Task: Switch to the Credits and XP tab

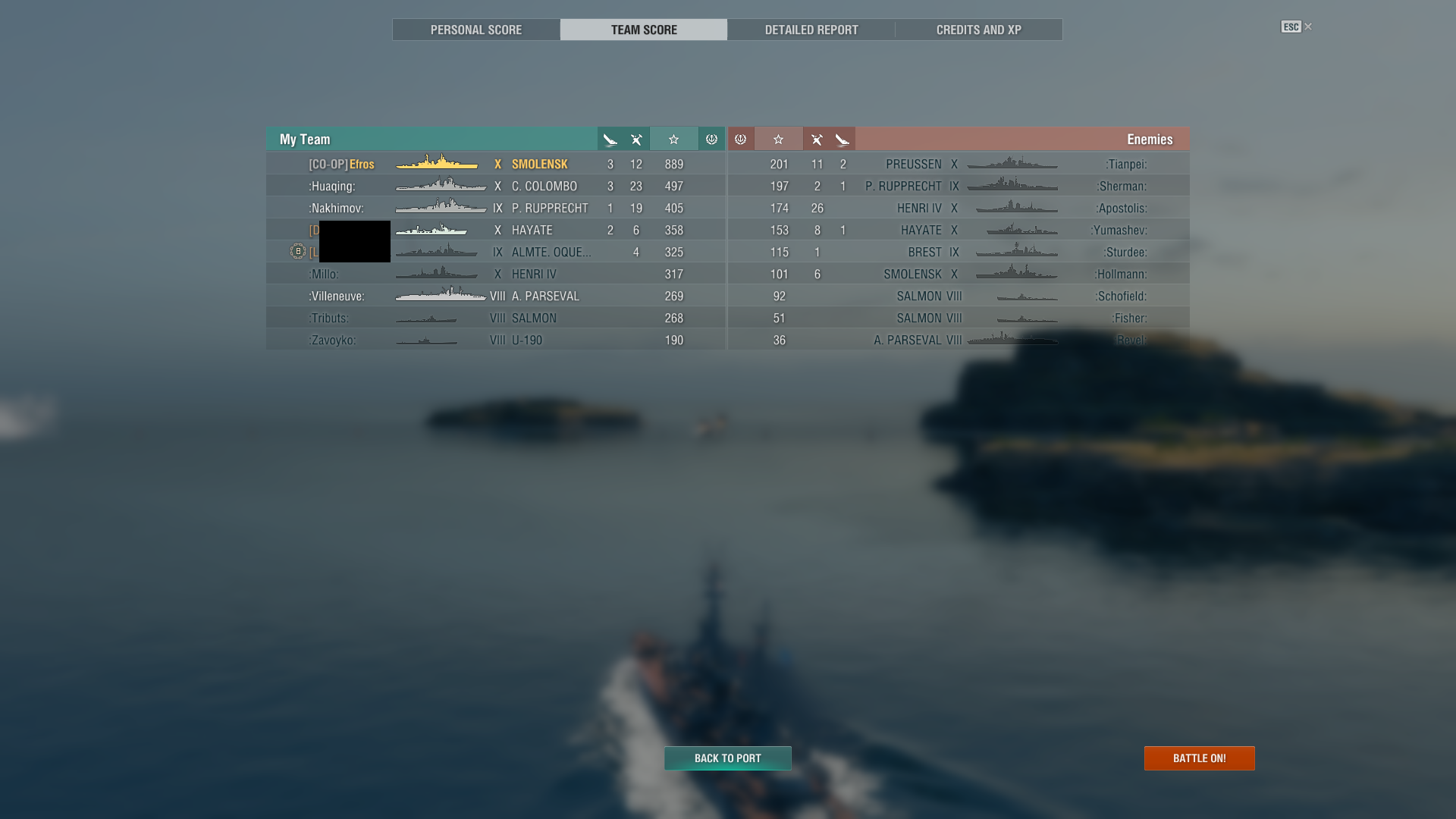Action: [978, 30]
